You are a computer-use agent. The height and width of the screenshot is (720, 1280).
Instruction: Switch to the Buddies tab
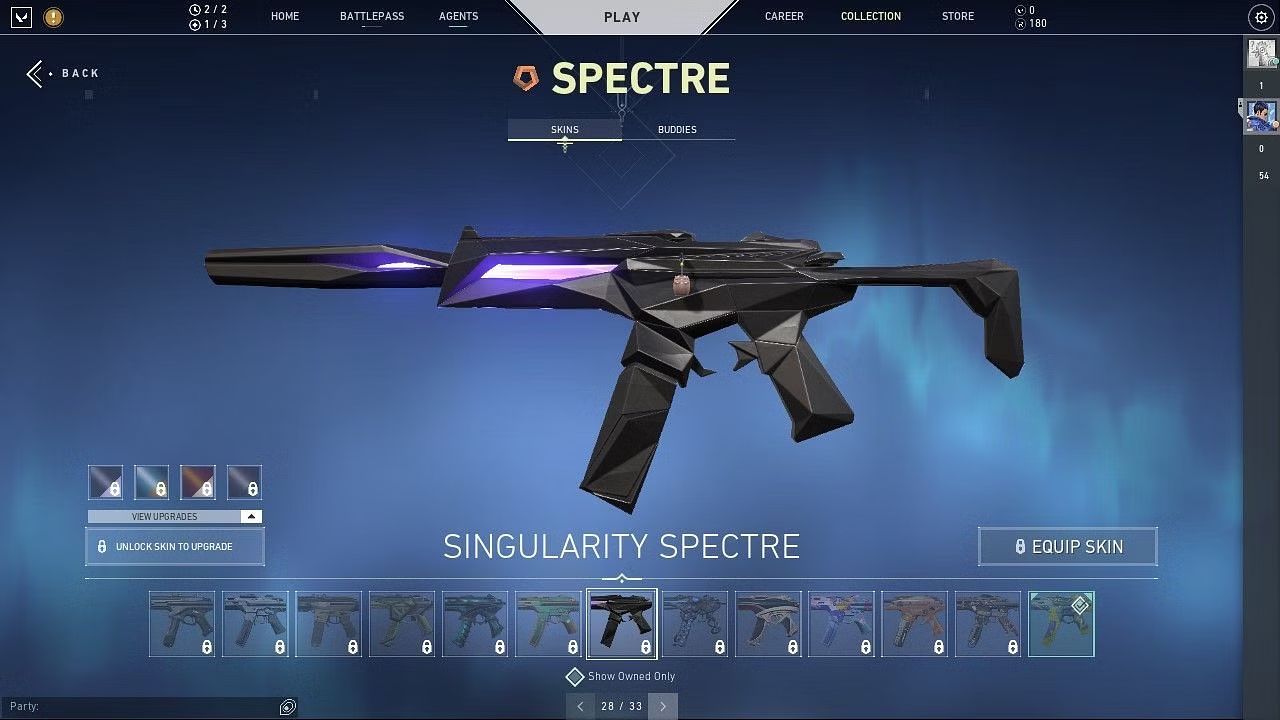[677, 129]
